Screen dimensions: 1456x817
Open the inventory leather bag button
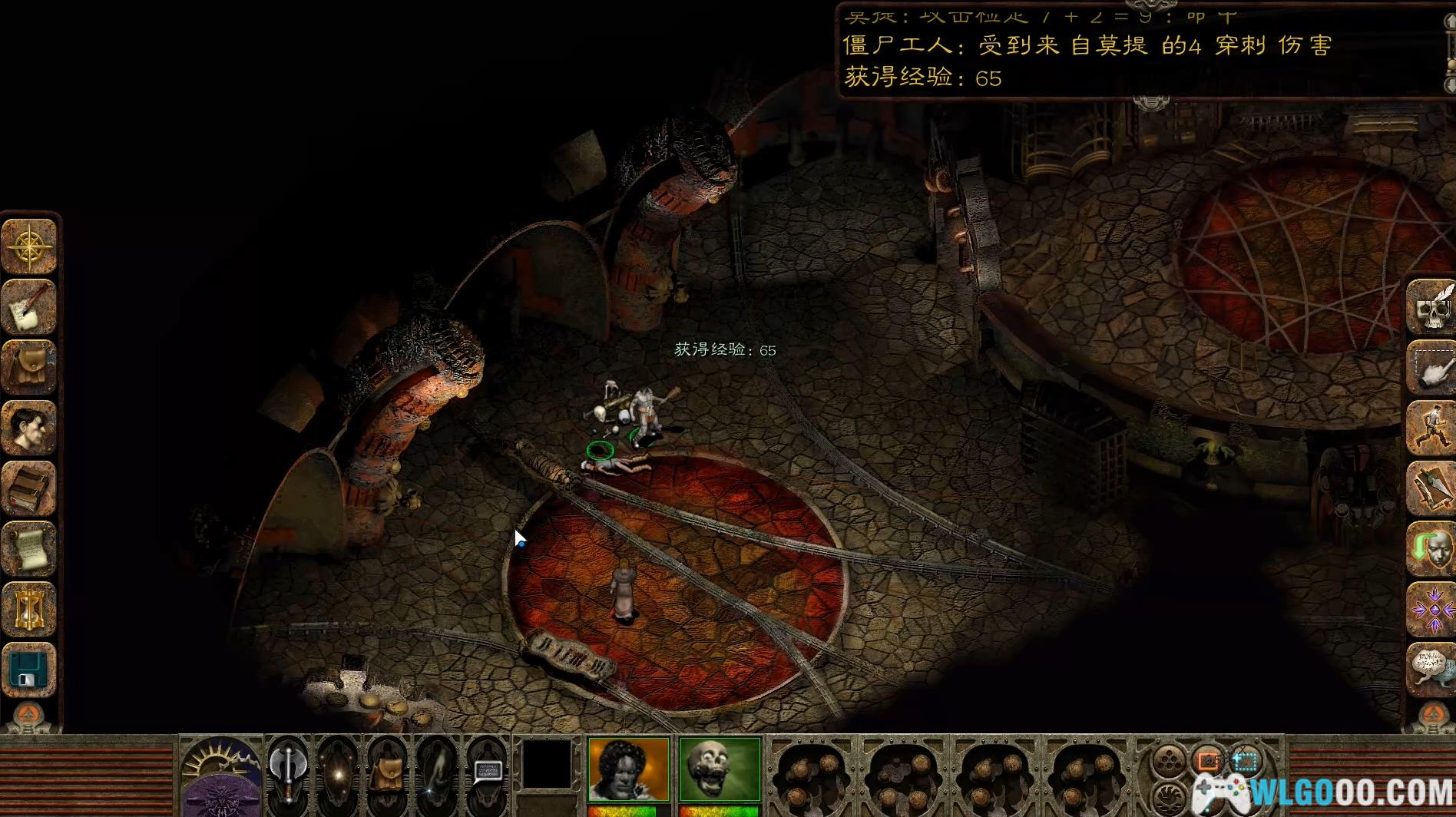pos(30,367)
